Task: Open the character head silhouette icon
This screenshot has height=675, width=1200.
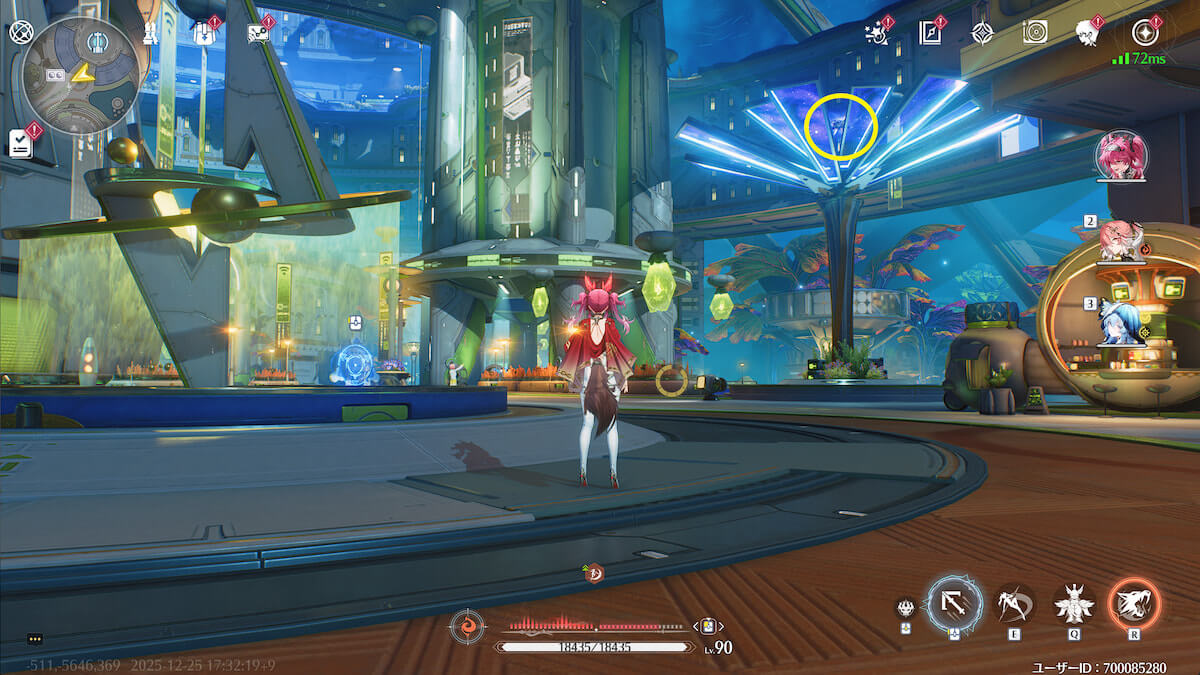Action: tap(1087, 33)
